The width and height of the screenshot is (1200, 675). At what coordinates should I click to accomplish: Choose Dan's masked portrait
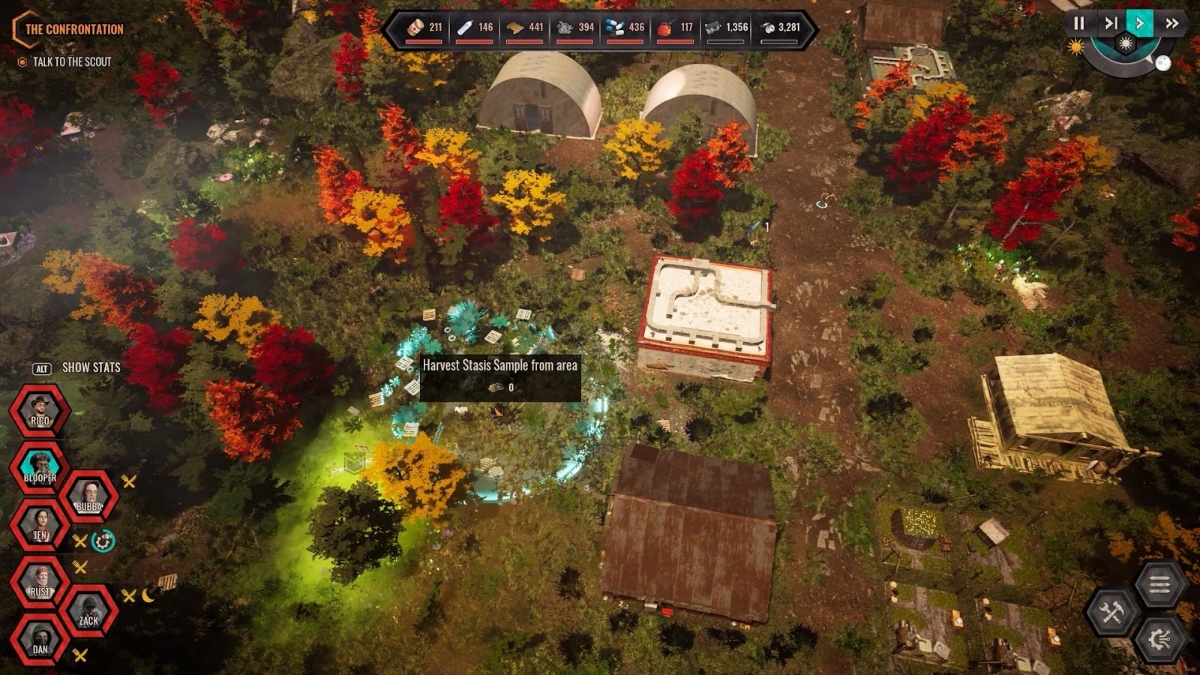point(40,638)
